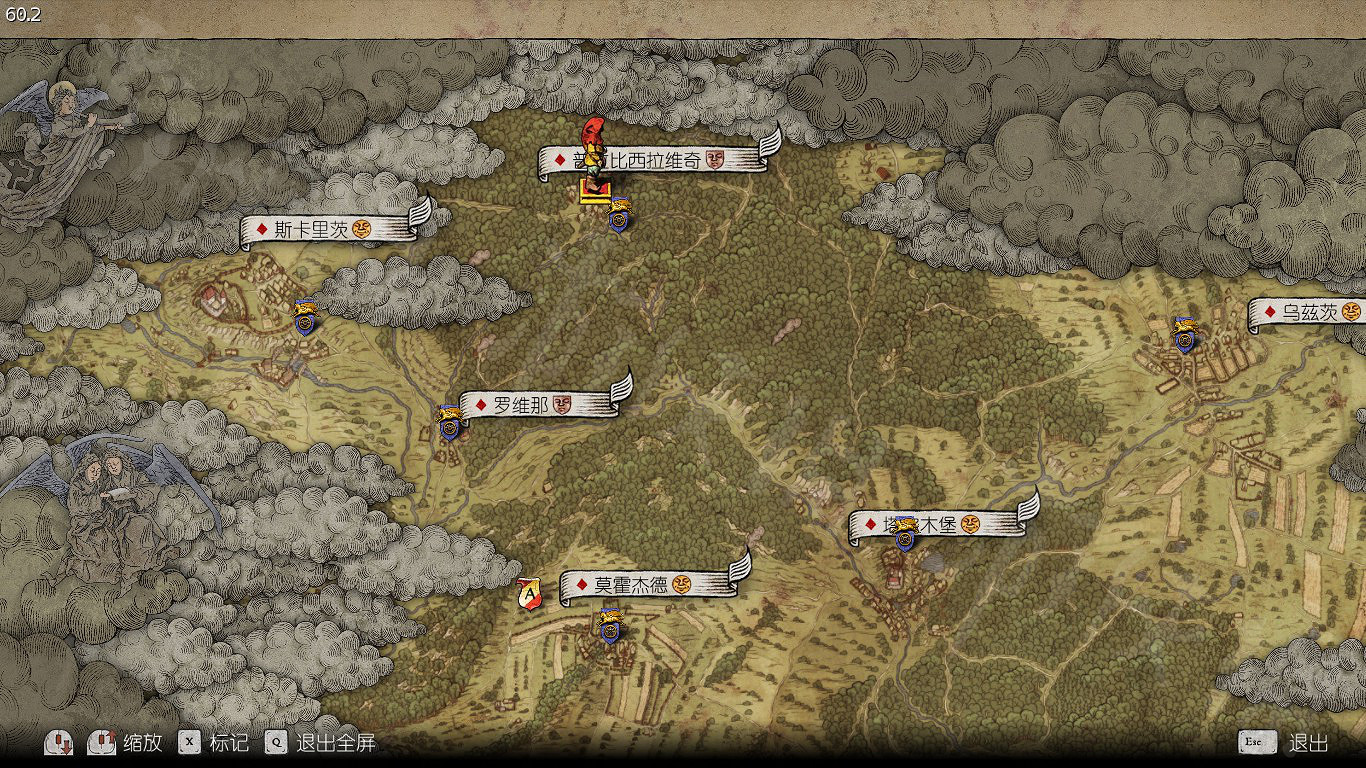Choose the fast travel shield at 莫霍杰德
1366x768 pixels.
coord(609,626)
